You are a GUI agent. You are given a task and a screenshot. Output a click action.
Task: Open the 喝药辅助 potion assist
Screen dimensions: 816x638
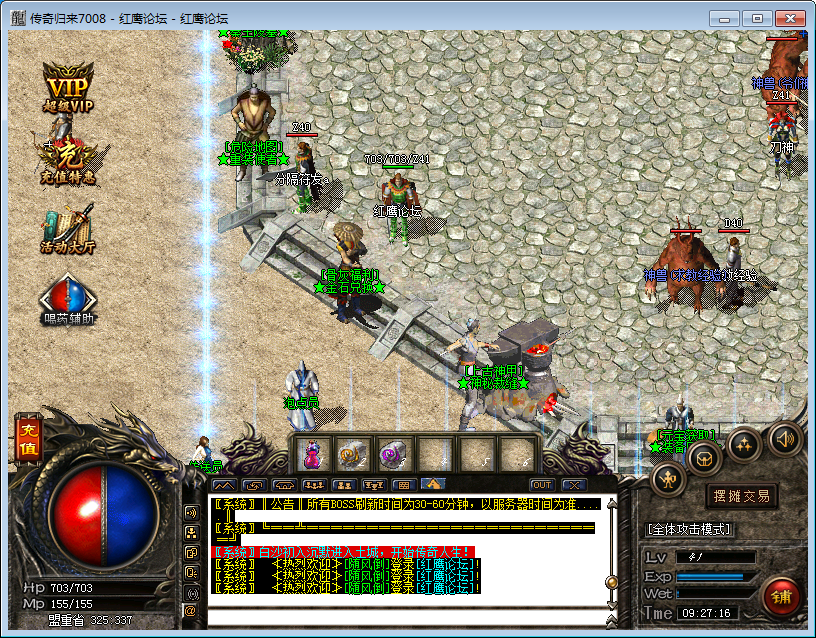tap(68, 301)
